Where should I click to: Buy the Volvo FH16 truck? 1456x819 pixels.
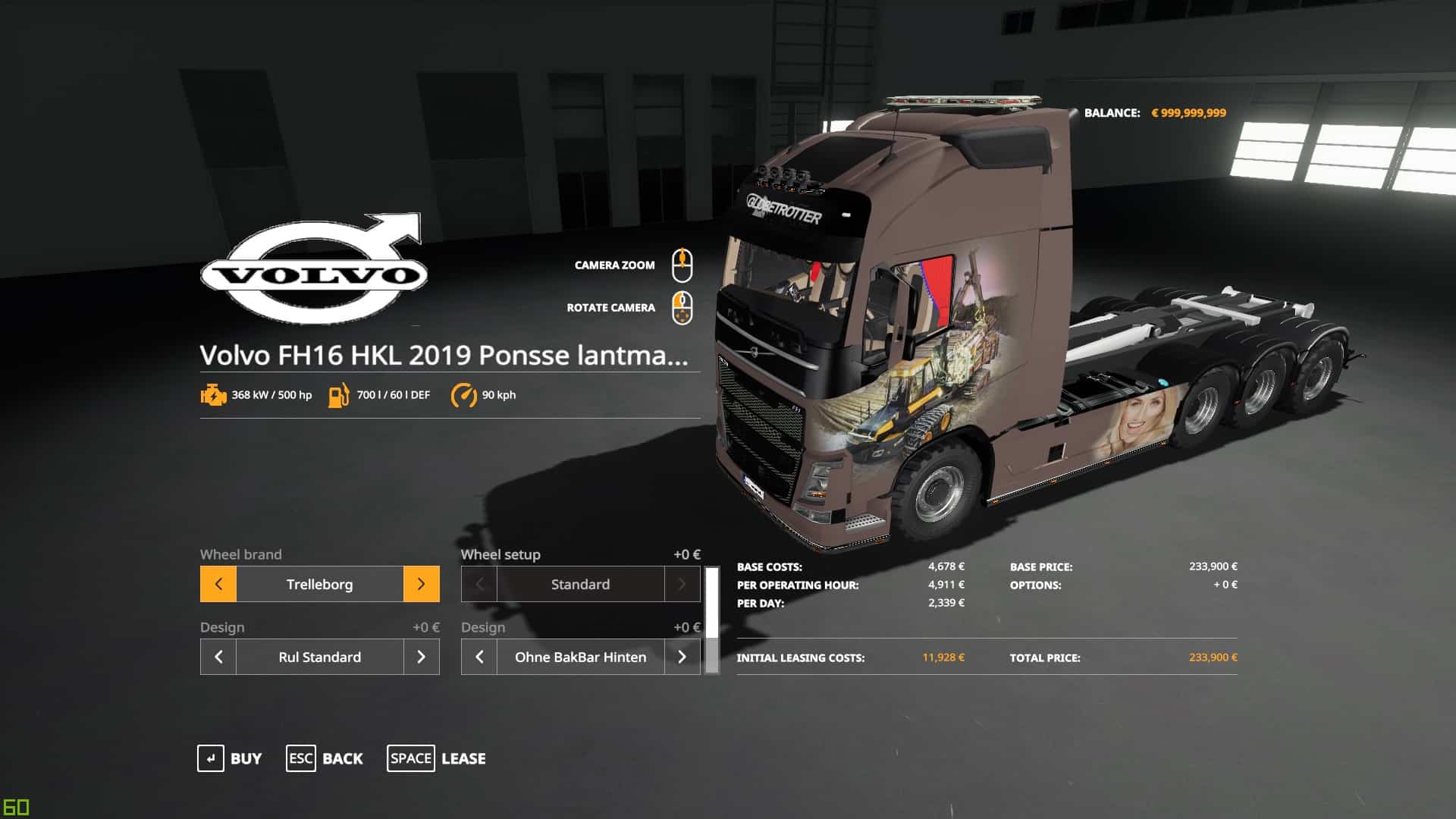click(230, 758)
